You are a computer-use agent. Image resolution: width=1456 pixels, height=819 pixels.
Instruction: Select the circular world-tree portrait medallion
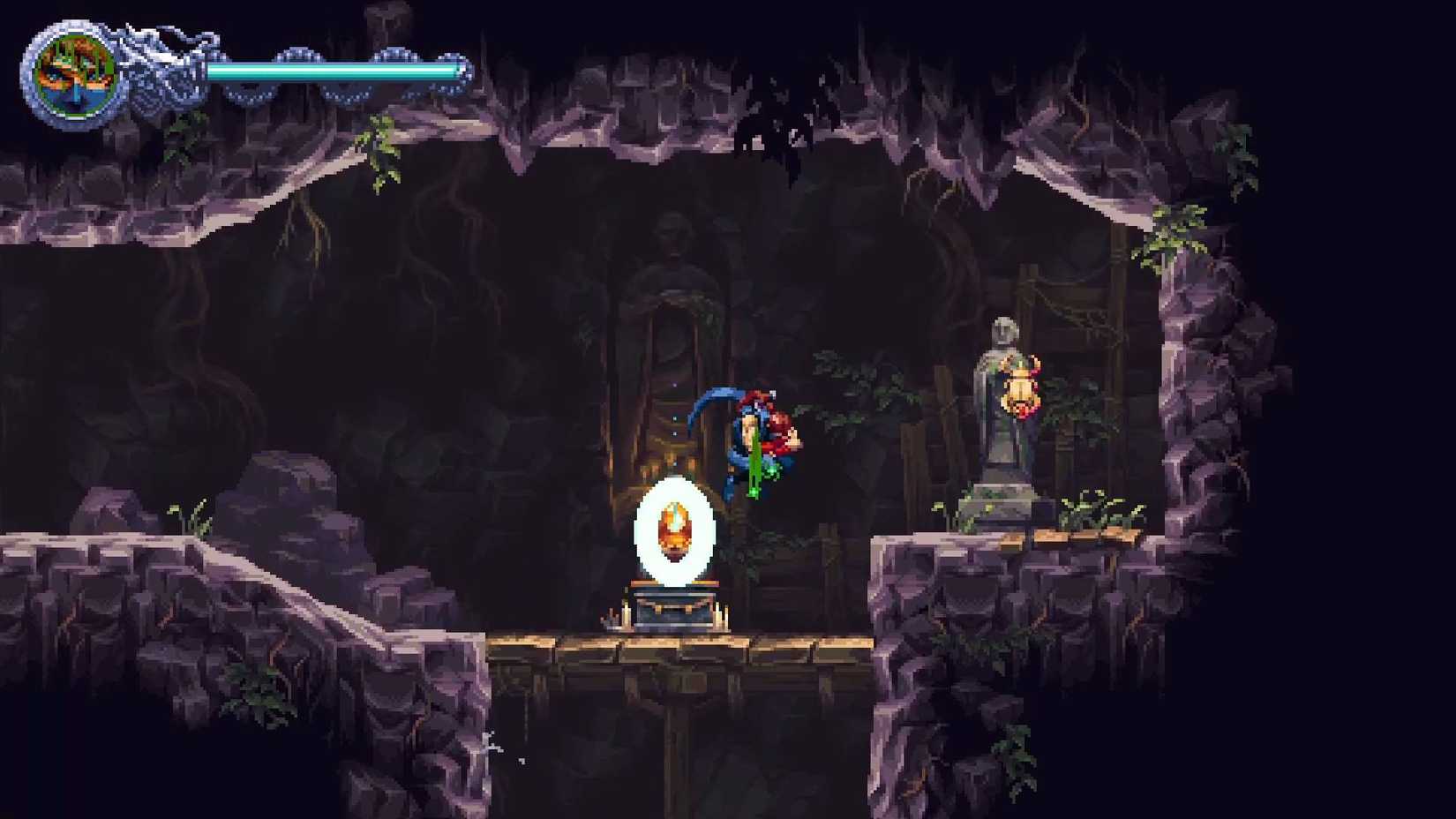[75, 71]
